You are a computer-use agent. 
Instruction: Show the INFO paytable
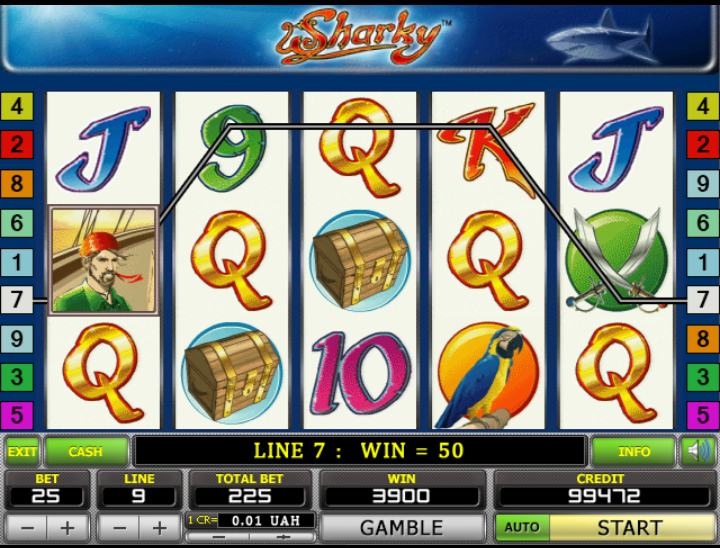(x=634, y=452)
